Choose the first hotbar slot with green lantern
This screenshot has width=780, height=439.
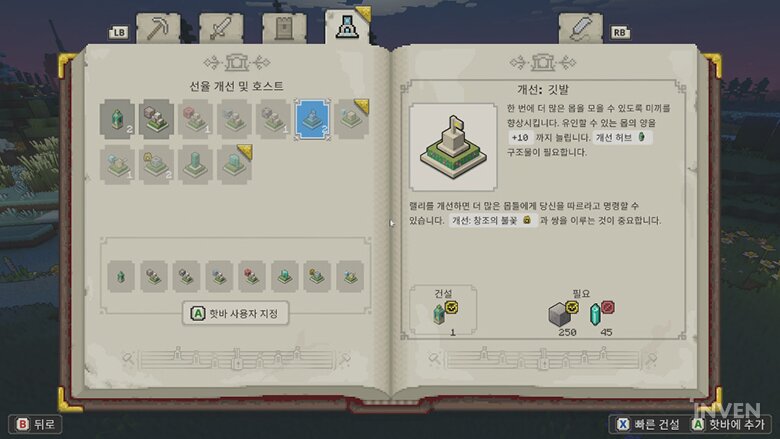pyautogui.click(x=121, y=272)
